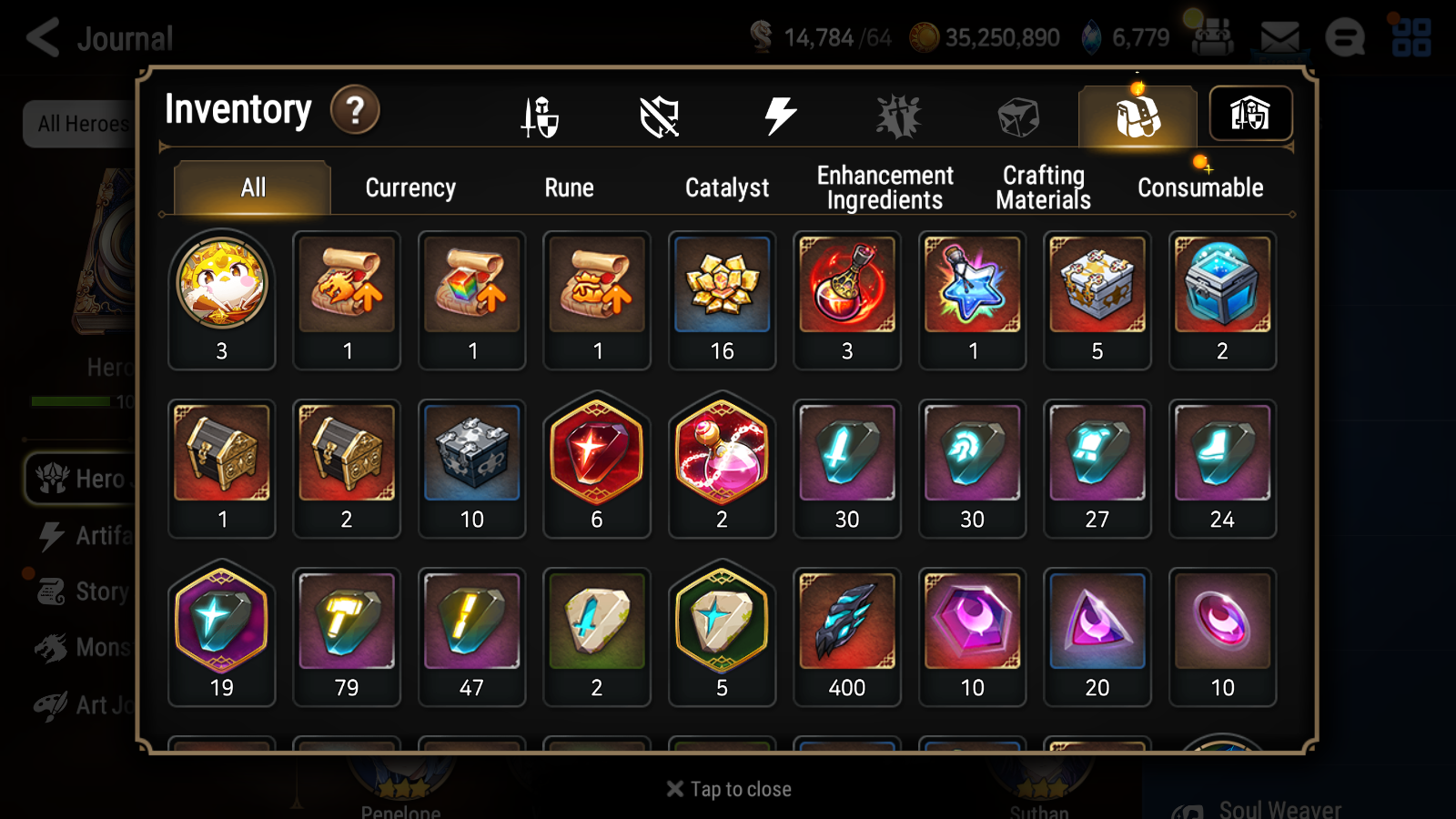Viewport: 1456px width, 819px height.
Task: Open the Crafting Materials filter
Action: [1042, 187]
